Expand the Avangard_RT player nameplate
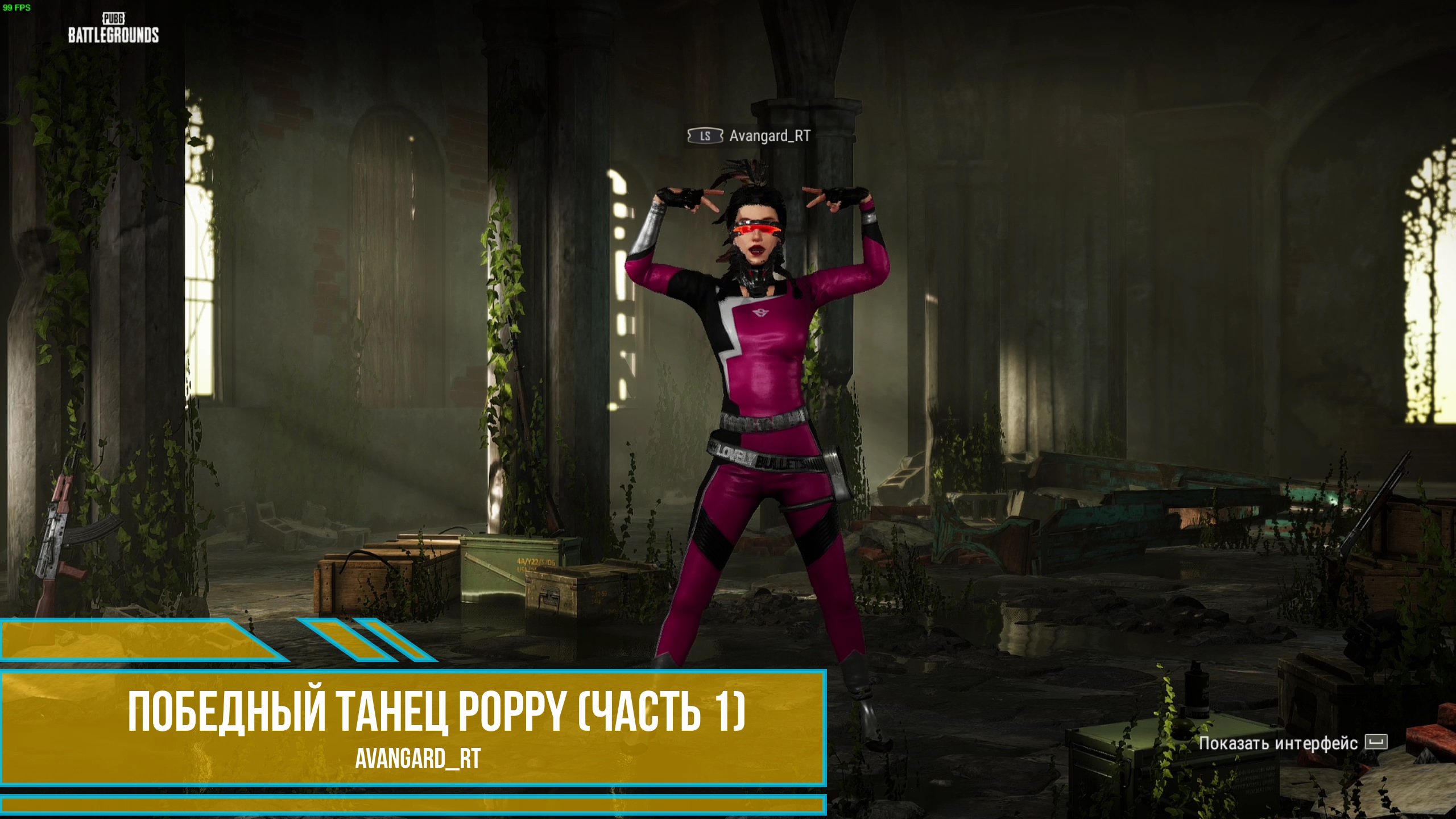 pos(752,136)
